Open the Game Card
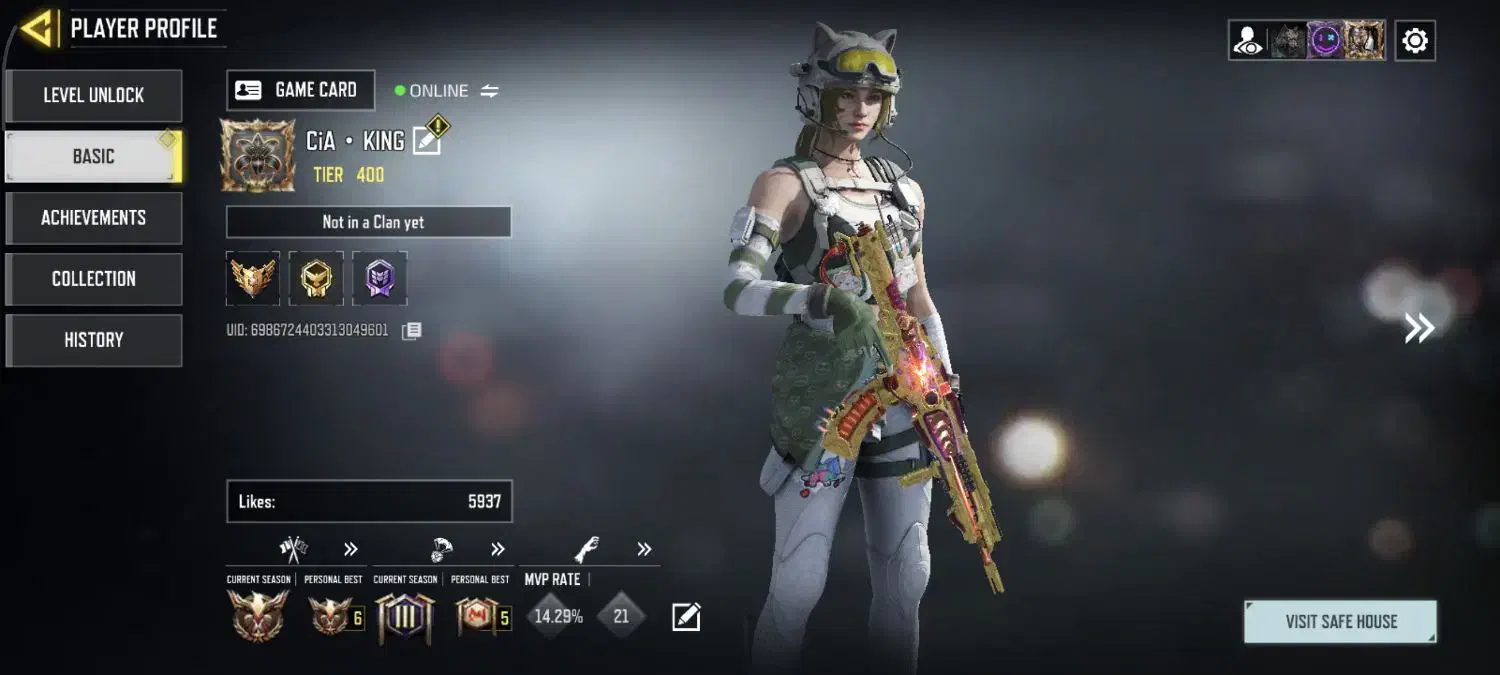 coord(300,90)
